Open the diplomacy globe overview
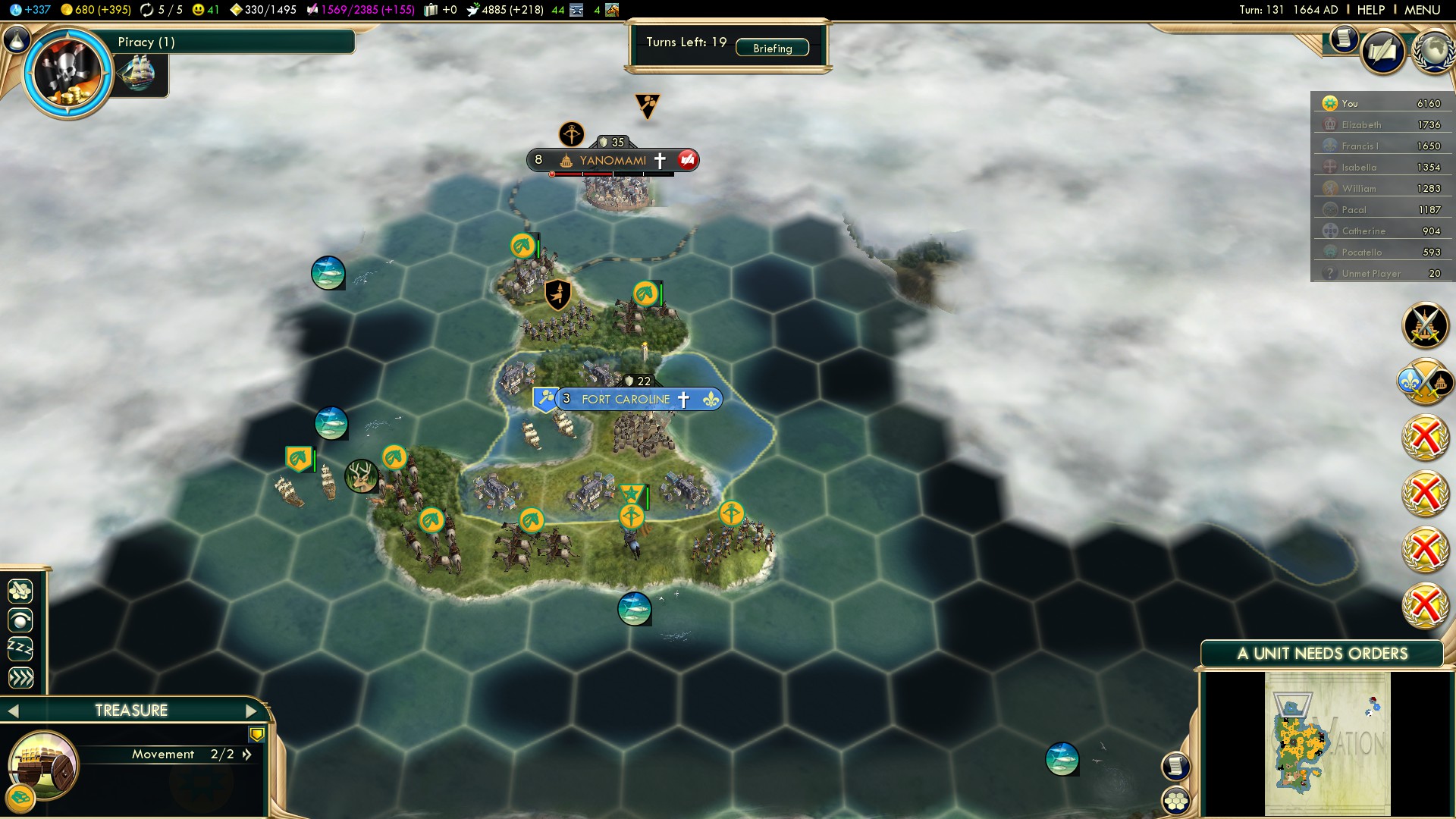 click(1432, 52)
